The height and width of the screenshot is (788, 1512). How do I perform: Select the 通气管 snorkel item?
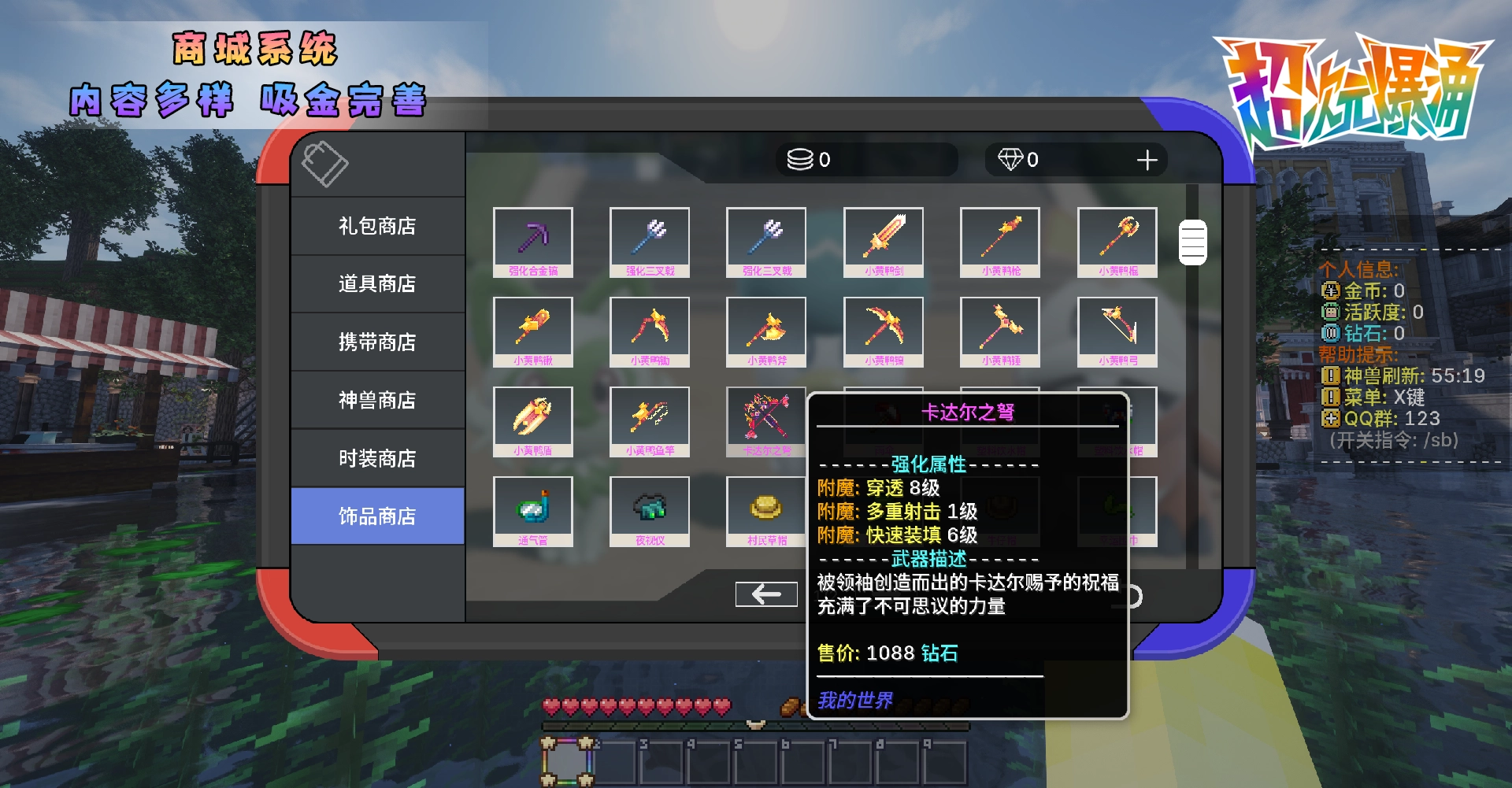(x=532, y=510)
